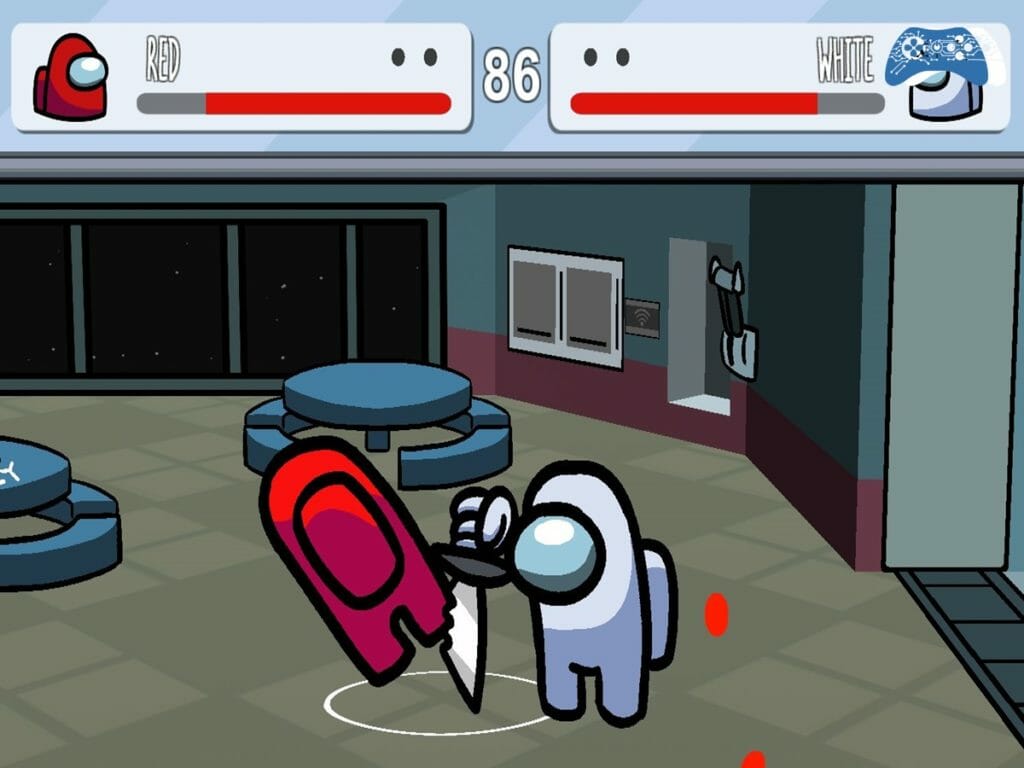The height and width of the screenshot is (768, 1024).
Task: Click the Red crewmate portrait
Action: click(71, 78)
